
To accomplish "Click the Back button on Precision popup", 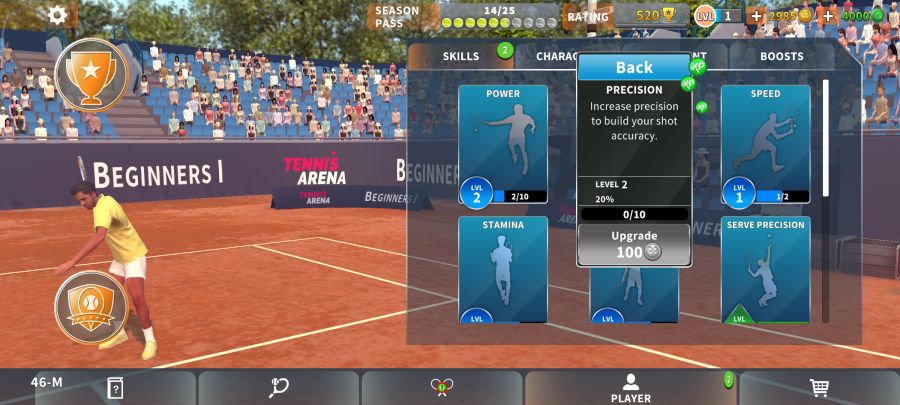I will [633, 68].
